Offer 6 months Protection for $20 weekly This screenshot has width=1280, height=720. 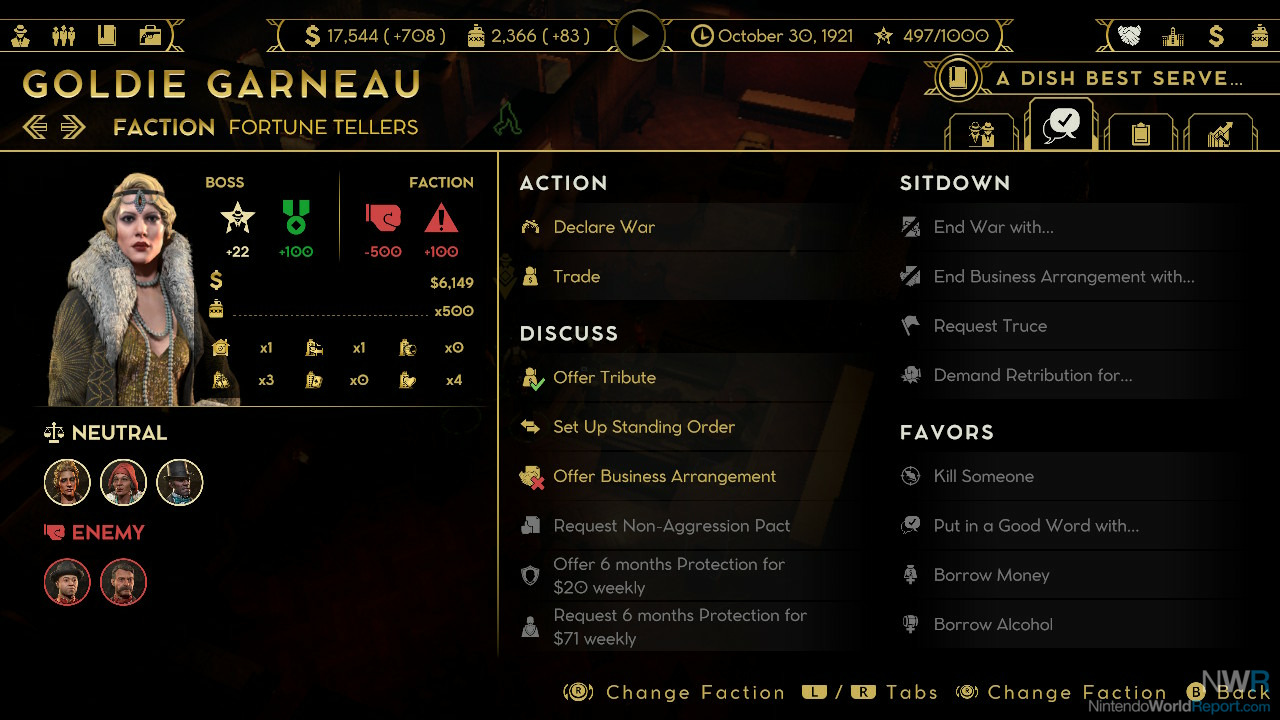click(668, 576)
